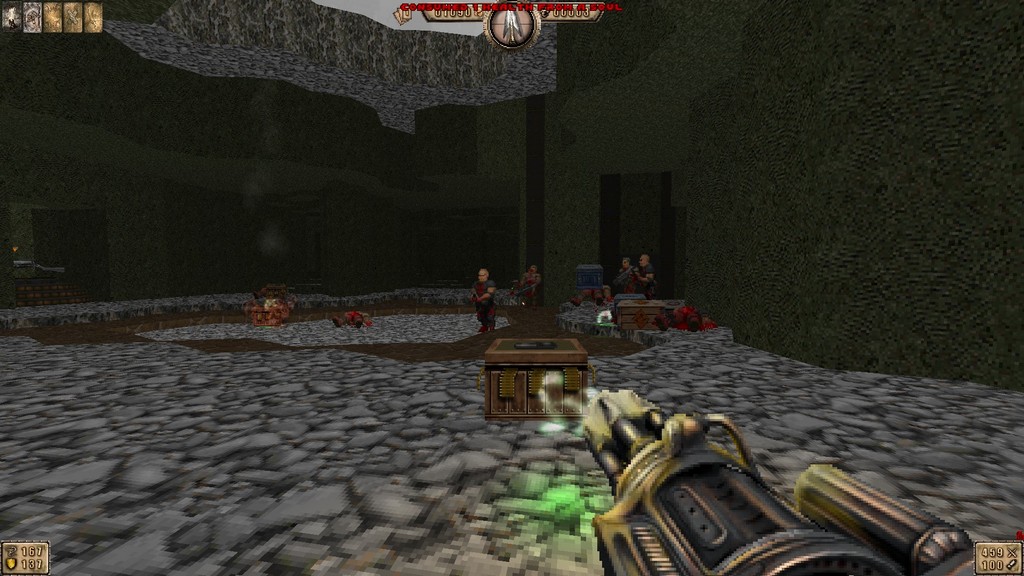Screen dimensions: 1024x576
Task: Choose the gold tarot card with crossed symbol
Action: click(73, 16)
